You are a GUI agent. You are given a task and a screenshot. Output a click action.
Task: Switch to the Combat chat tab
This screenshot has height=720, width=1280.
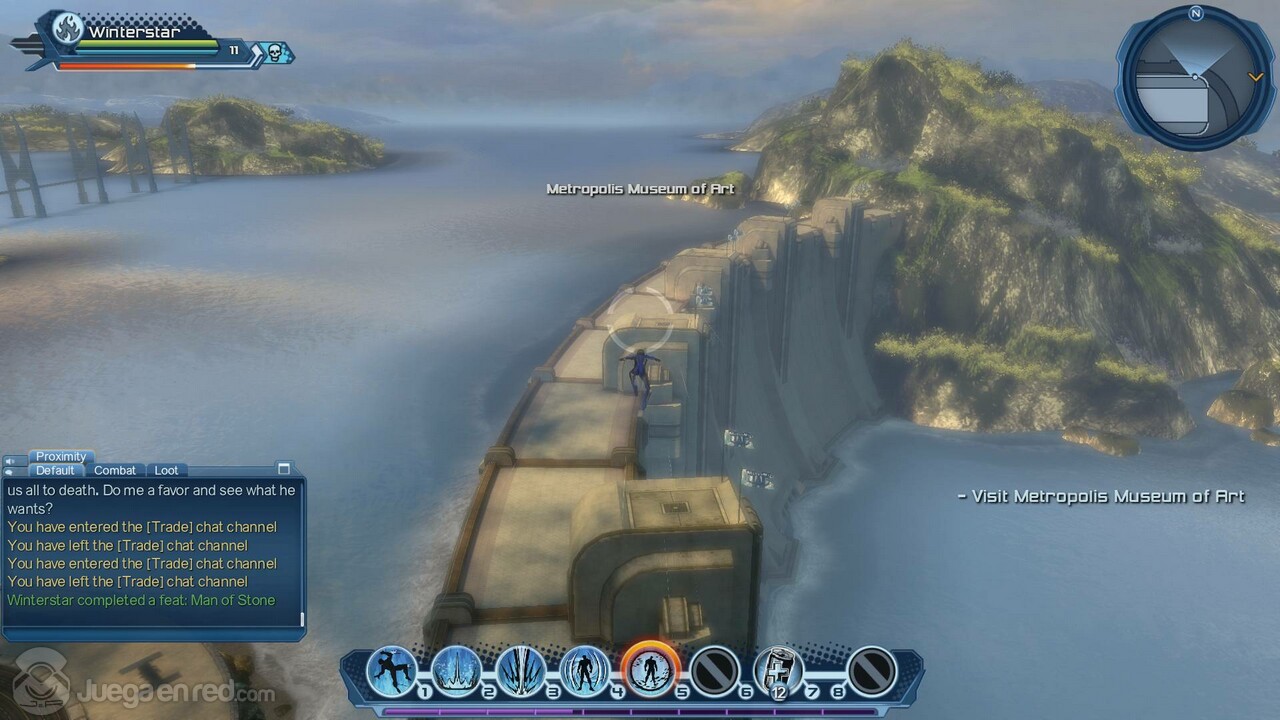pos(115,470)
